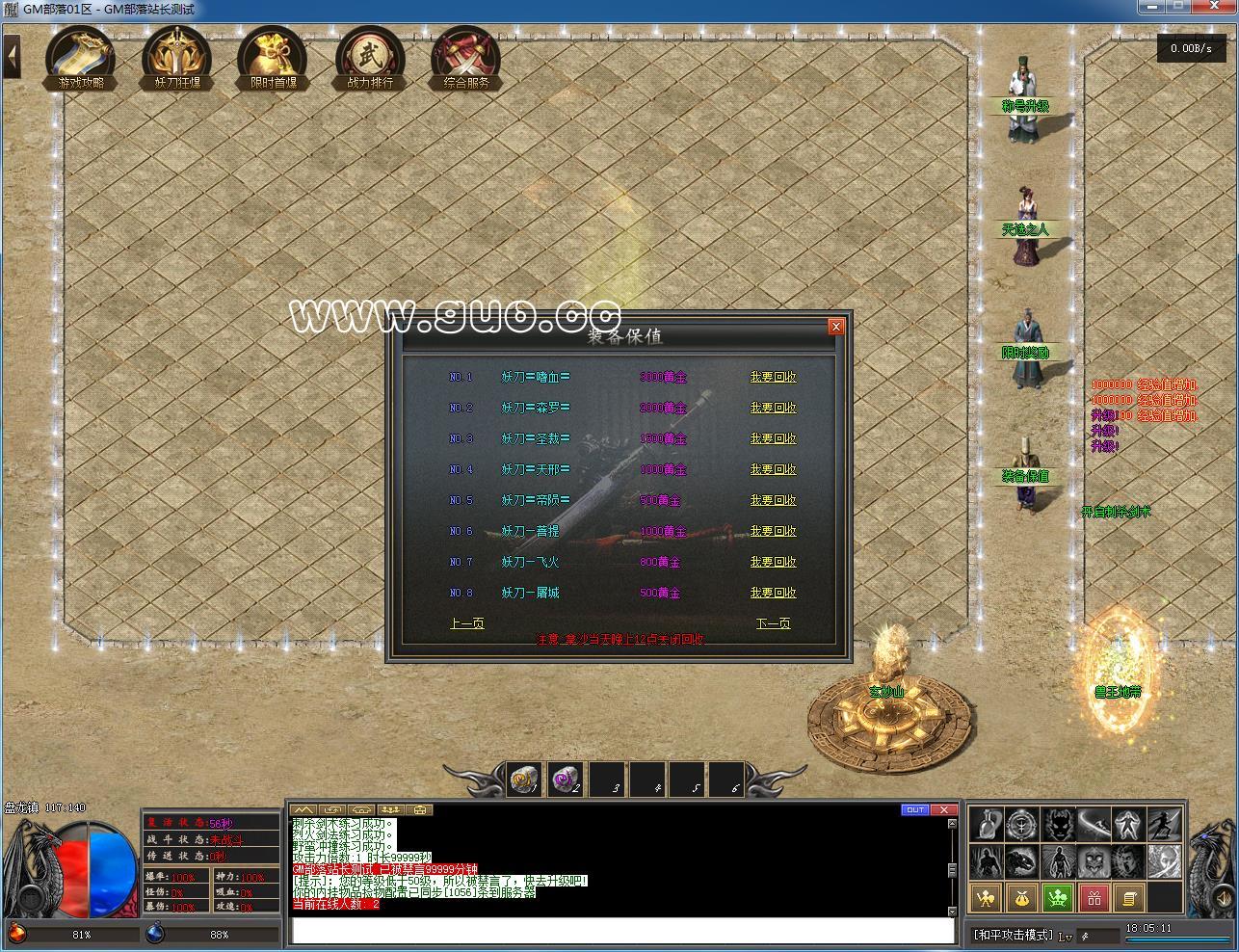
Task: Open the 限时首爆 gold bag icon
Action: pos(274,58)
